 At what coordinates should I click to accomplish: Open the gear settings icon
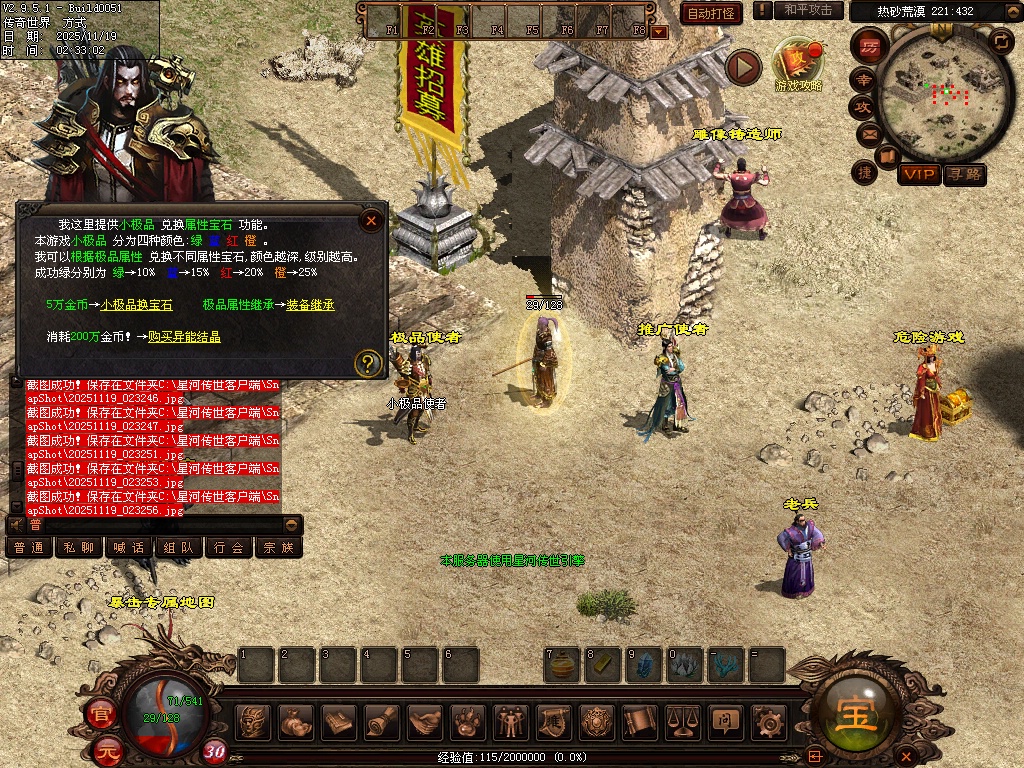click(x=769, y=722)
